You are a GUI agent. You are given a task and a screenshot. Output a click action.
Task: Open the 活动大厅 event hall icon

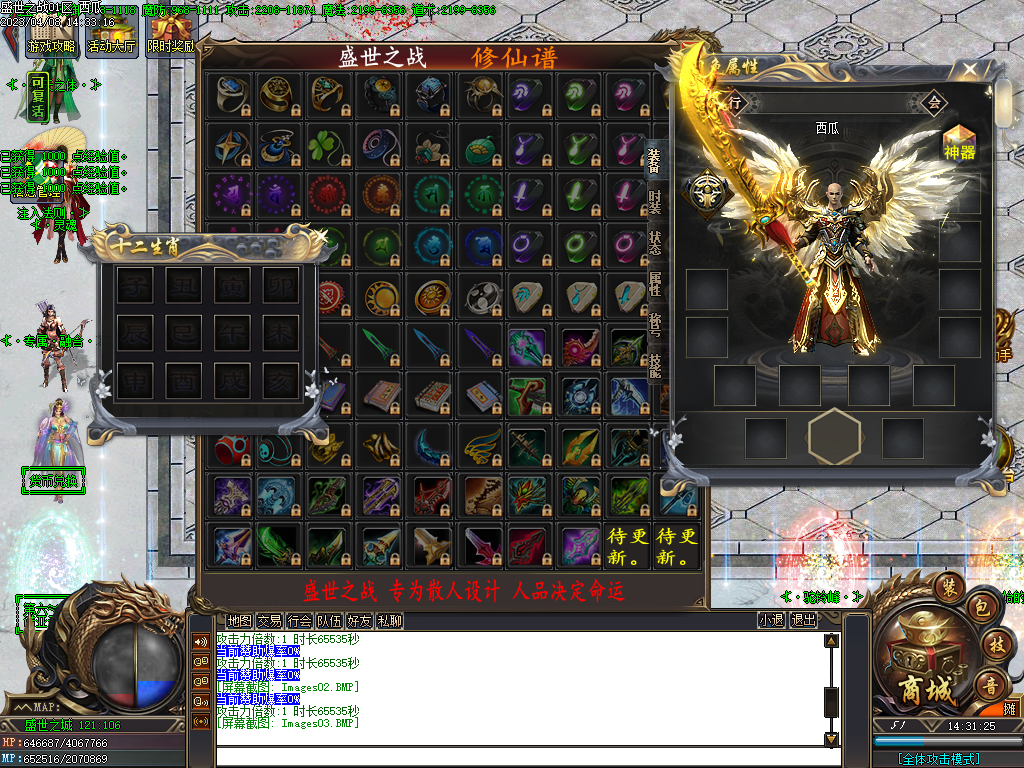coord(112,35)
